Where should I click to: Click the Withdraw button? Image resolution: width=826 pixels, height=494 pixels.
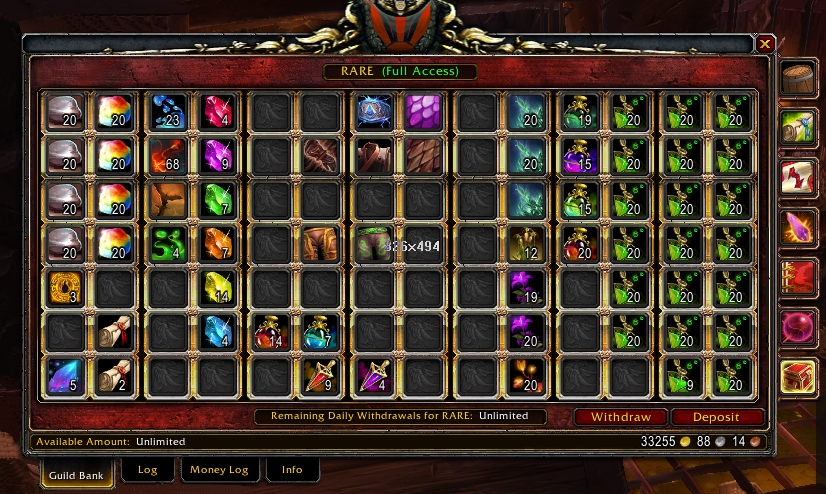click(620, 417)
